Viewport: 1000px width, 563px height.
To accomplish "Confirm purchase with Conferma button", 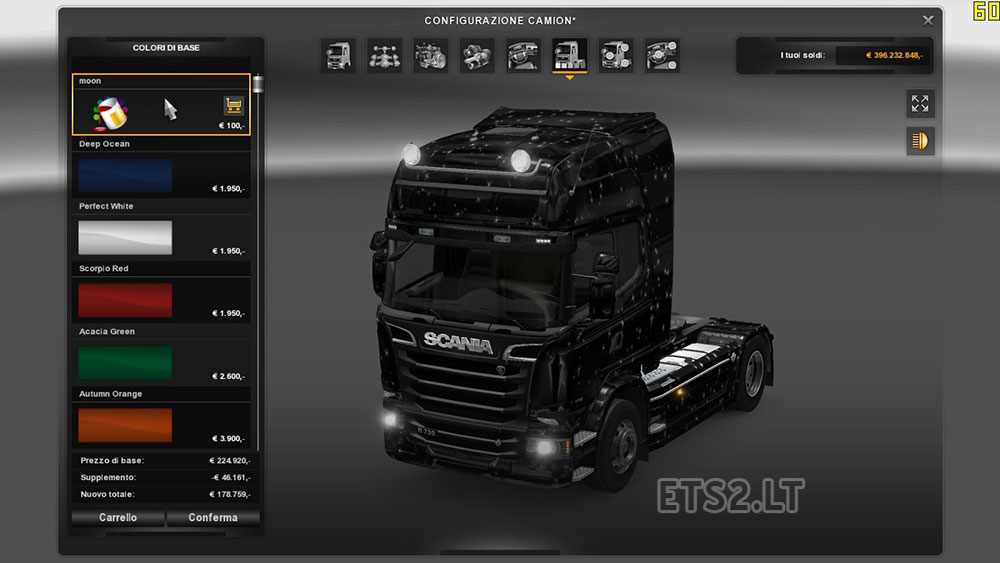I will [213, 518].
